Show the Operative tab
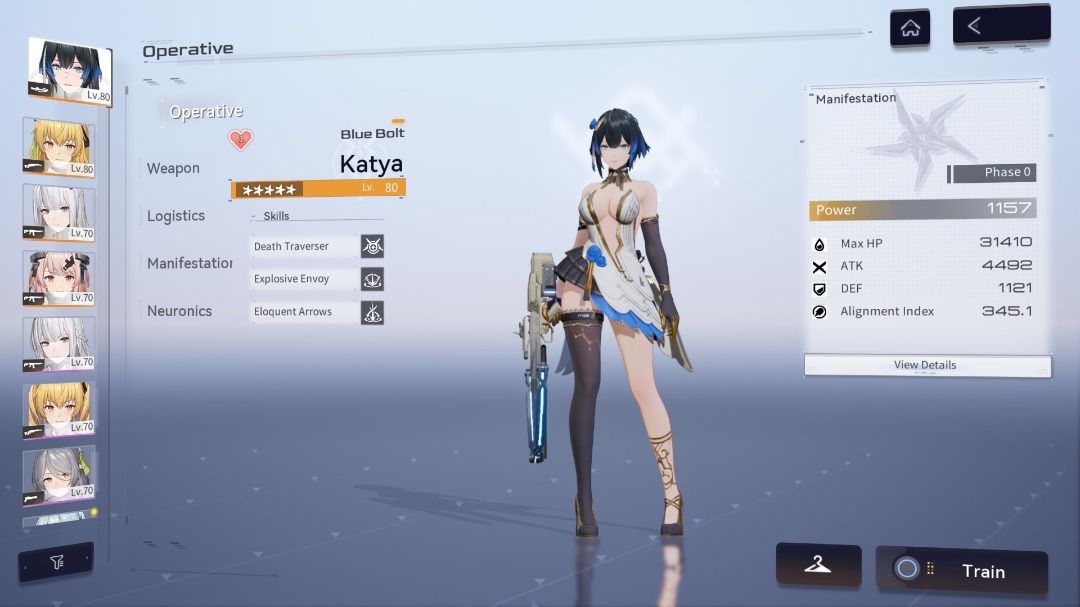The height and width of the screenshot is (607, 1080). coord(206,112)
